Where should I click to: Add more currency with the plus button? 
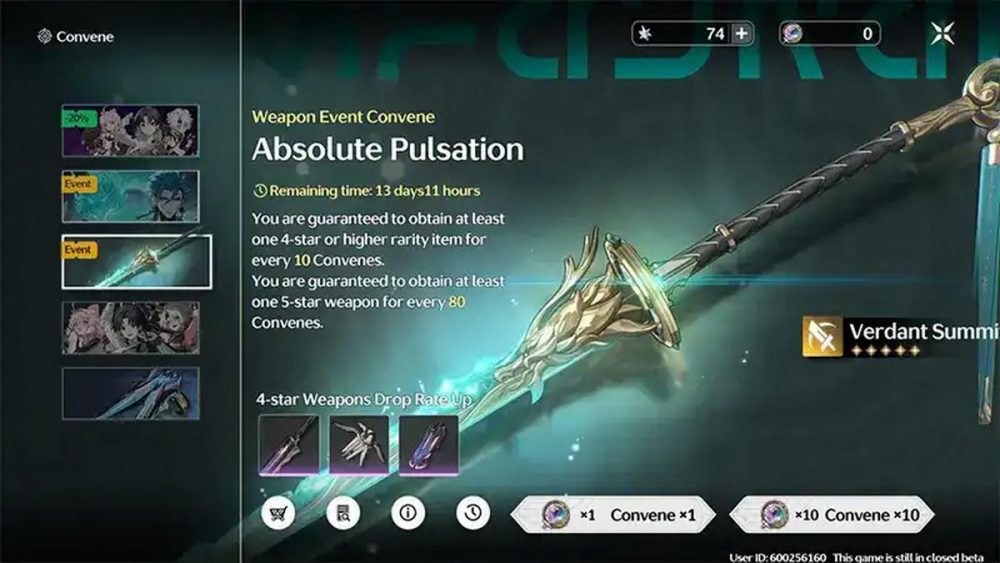(x=741, y=34)
